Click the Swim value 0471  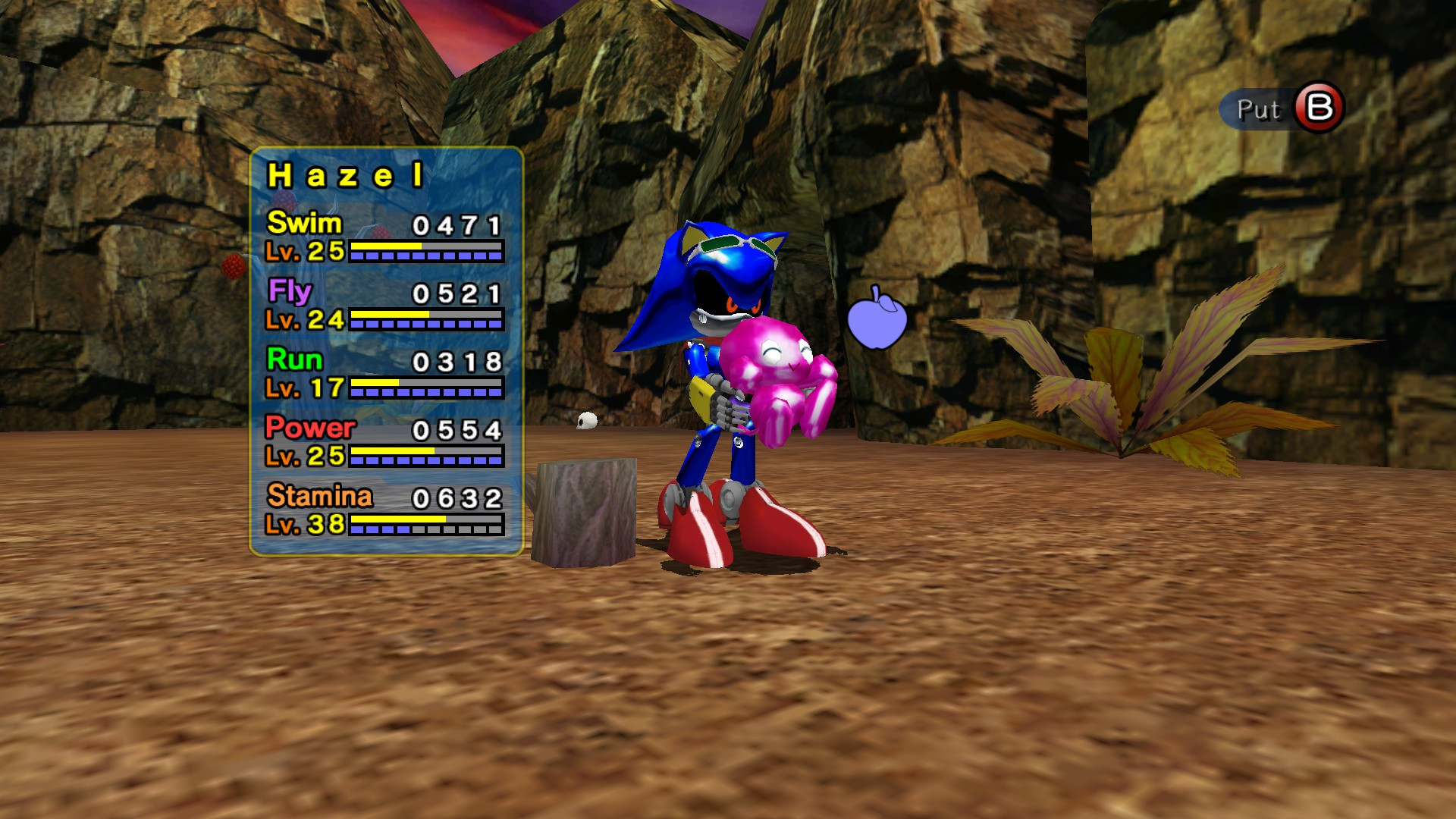tap(455, 225)
